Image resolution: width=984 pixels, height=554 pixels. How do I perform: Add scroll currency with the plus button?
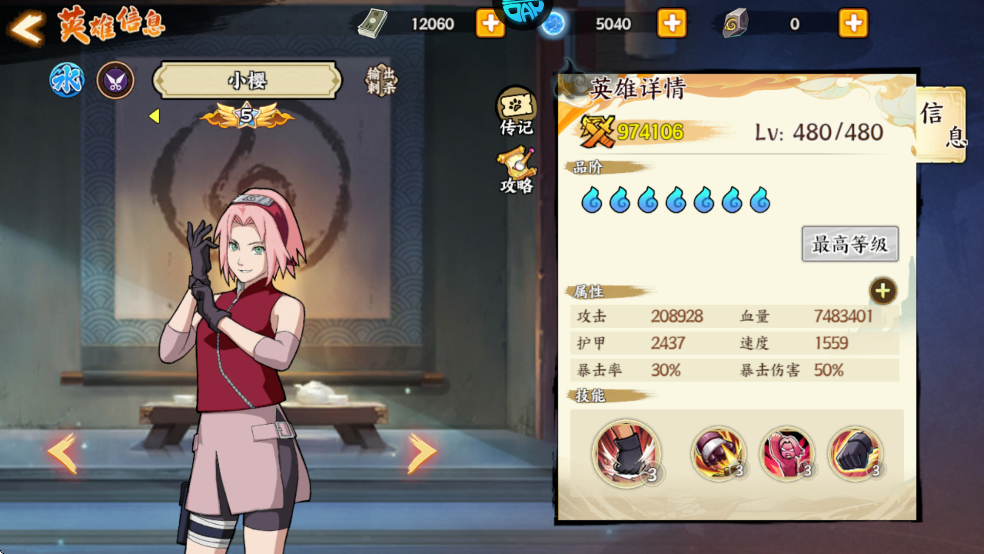click(x=853, y=23)
